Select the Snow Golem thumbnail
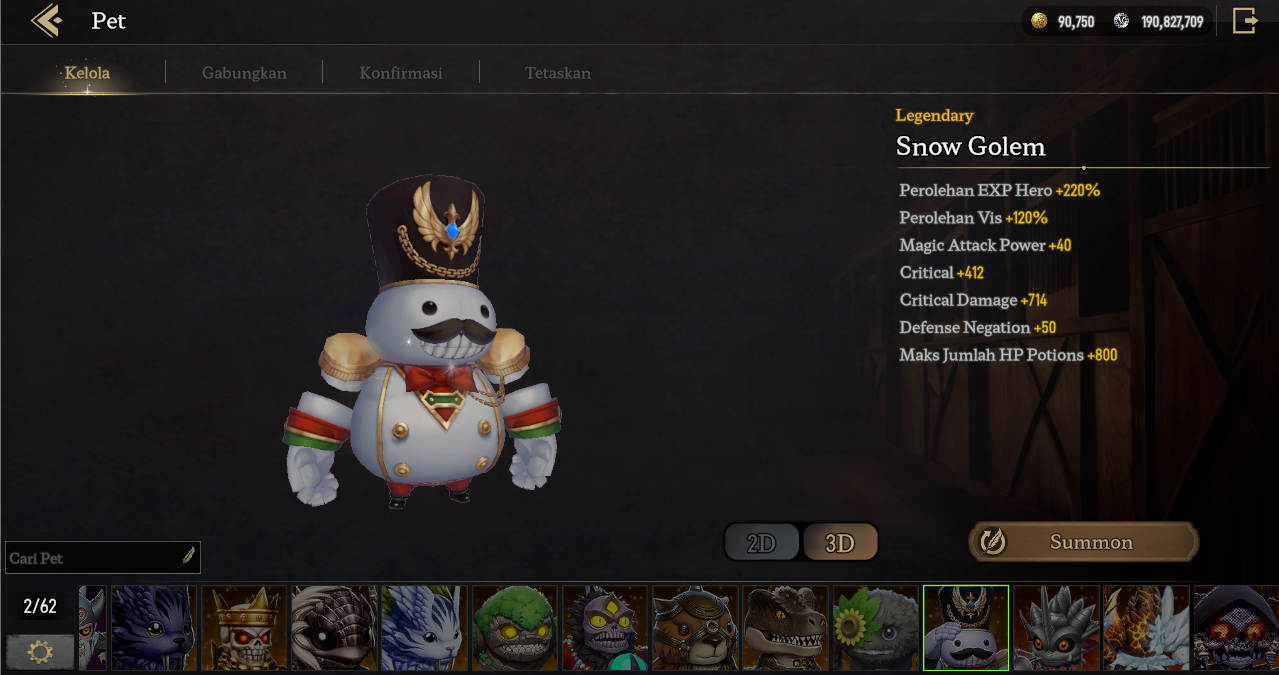 tap(965, 628)
